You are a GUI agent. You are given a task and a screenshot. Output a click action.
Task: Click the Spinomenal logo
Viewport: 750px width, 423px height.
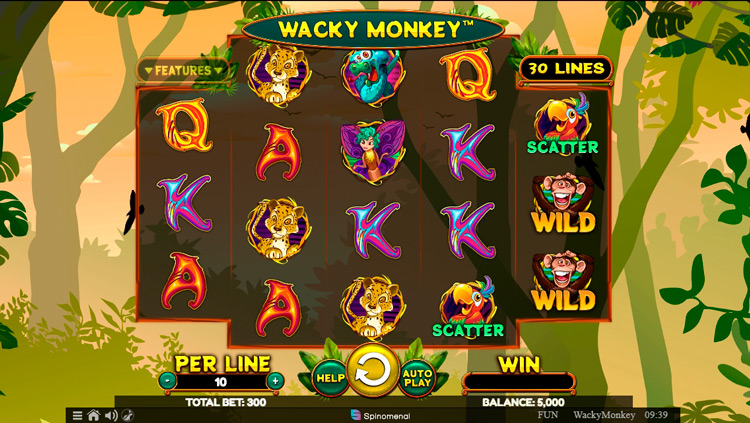point(380,415)
